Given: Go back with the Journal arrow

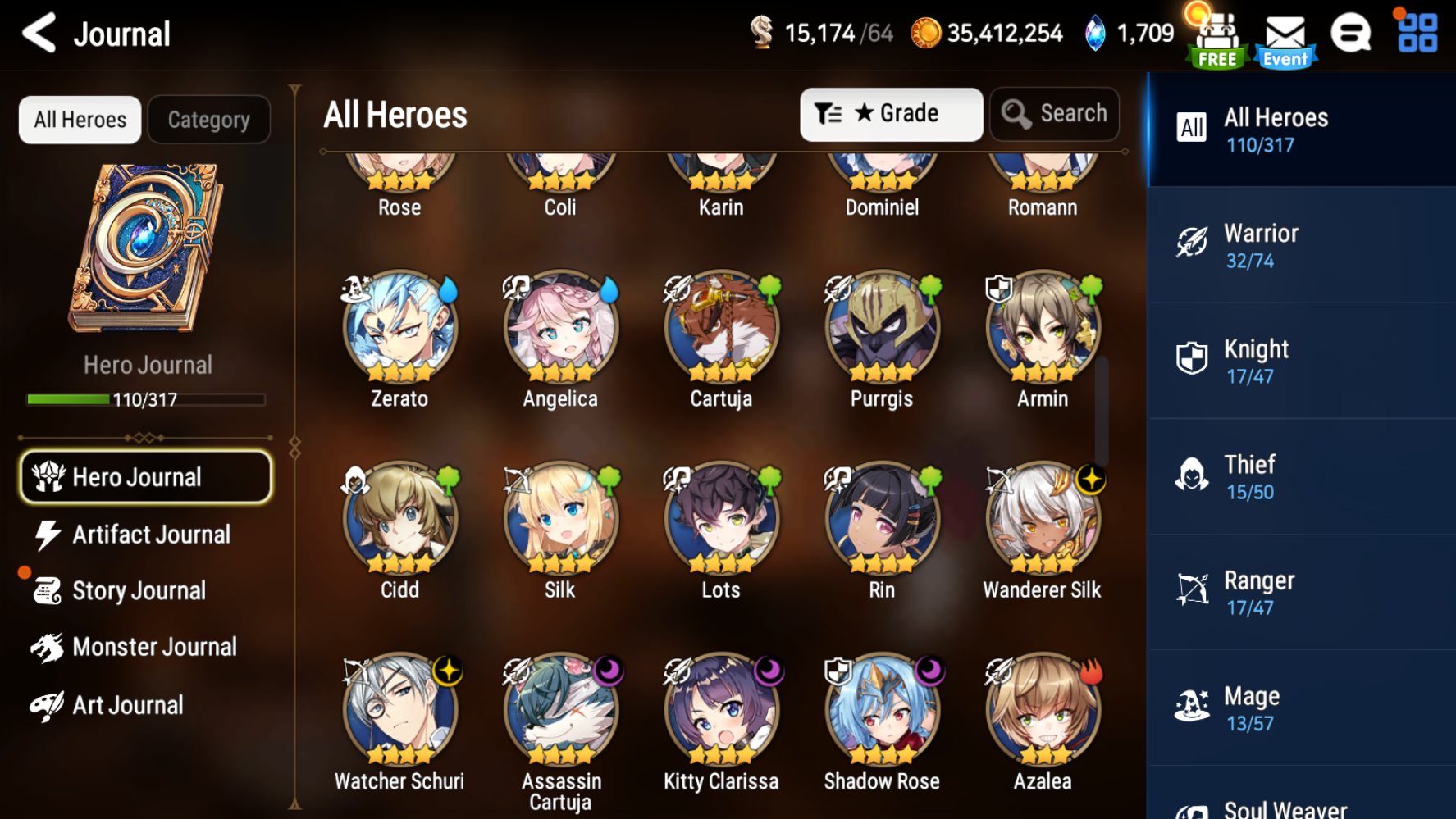Looking at the screenshot, I should tap(39, 34).
